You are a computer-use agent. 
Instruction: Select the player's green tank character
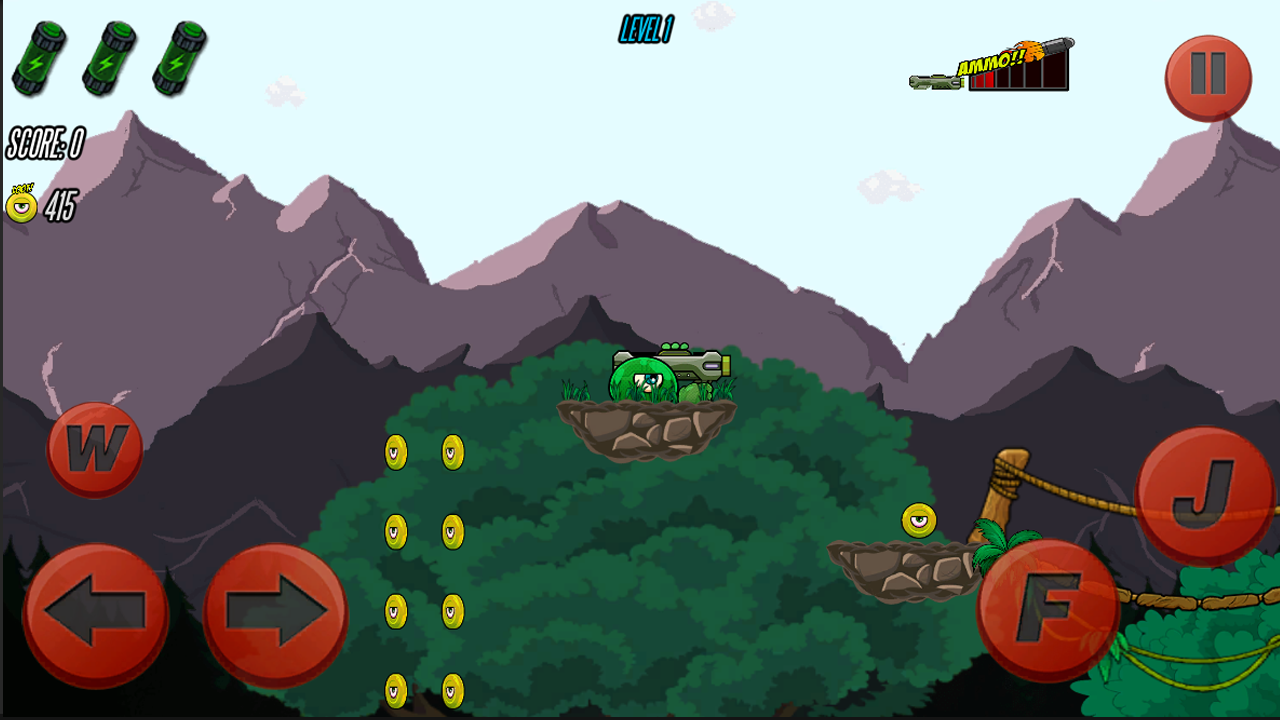click(x=645, y=380)
